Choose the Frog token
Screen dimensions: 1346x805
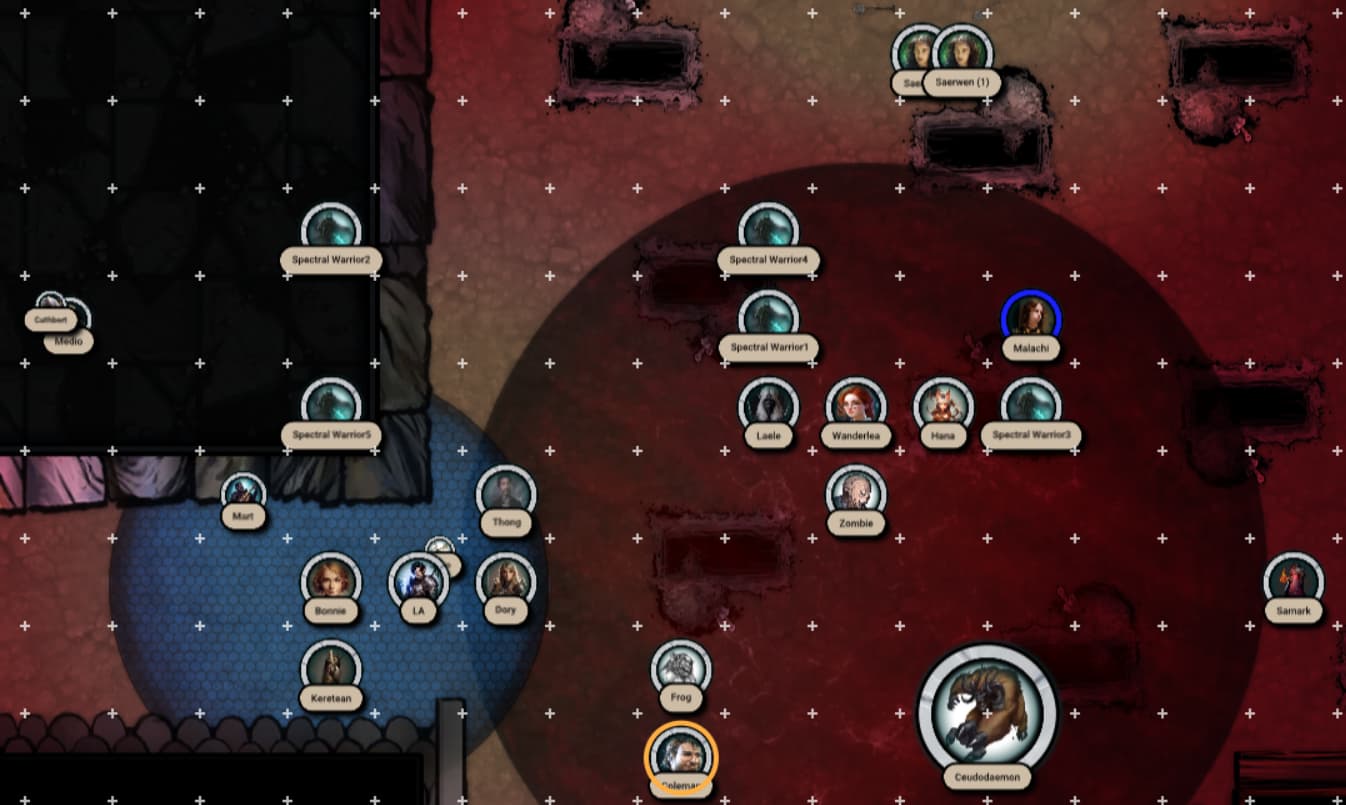pyautogui.click(x=681, y=668)
